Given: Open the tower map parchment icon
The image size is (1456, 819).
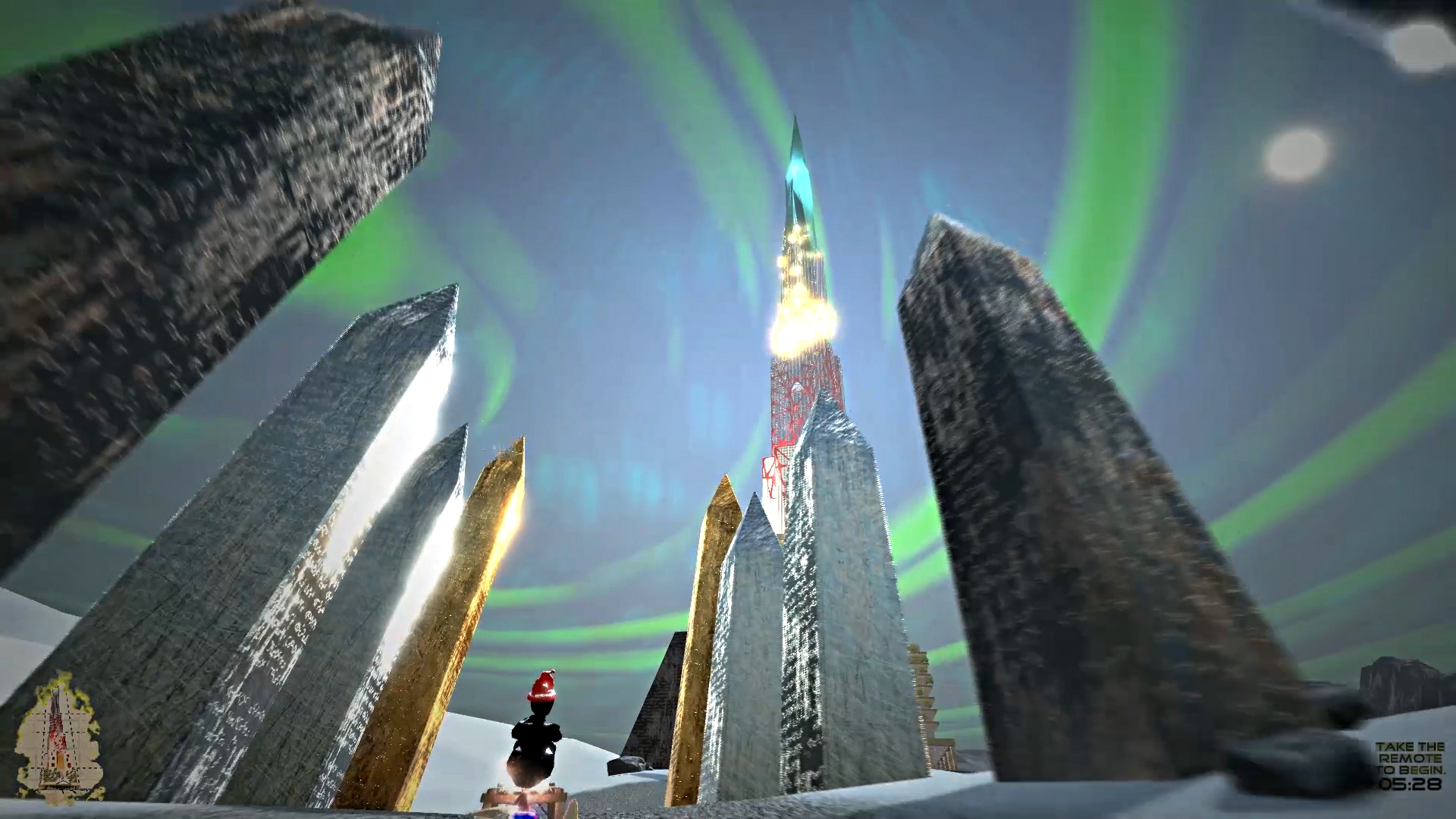Looking at the screenshot, I should click(x=59, y=738).
